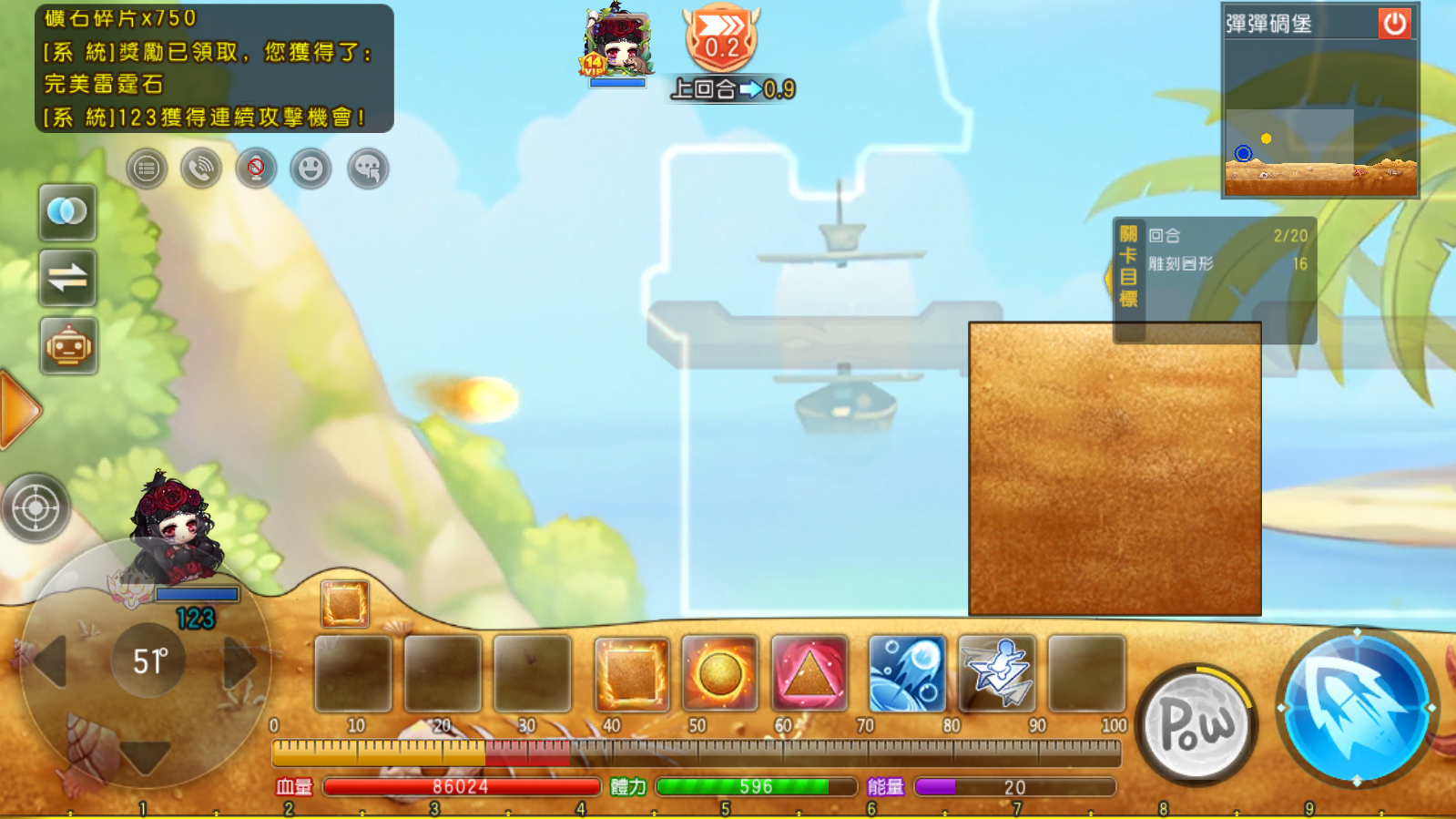Fire with the blue rocket button
The height and width of the screenshot is (819, 1456).
point(1356,707)
